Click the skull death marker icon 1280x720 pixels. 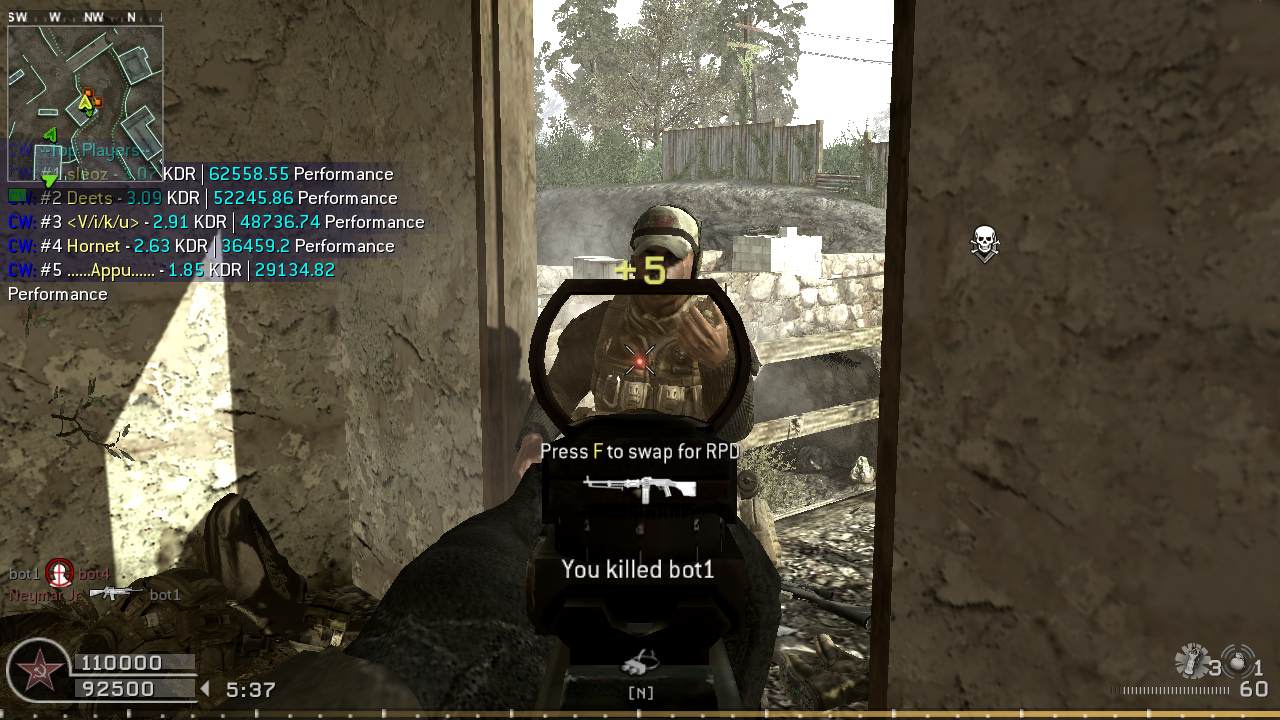(985, 243)
